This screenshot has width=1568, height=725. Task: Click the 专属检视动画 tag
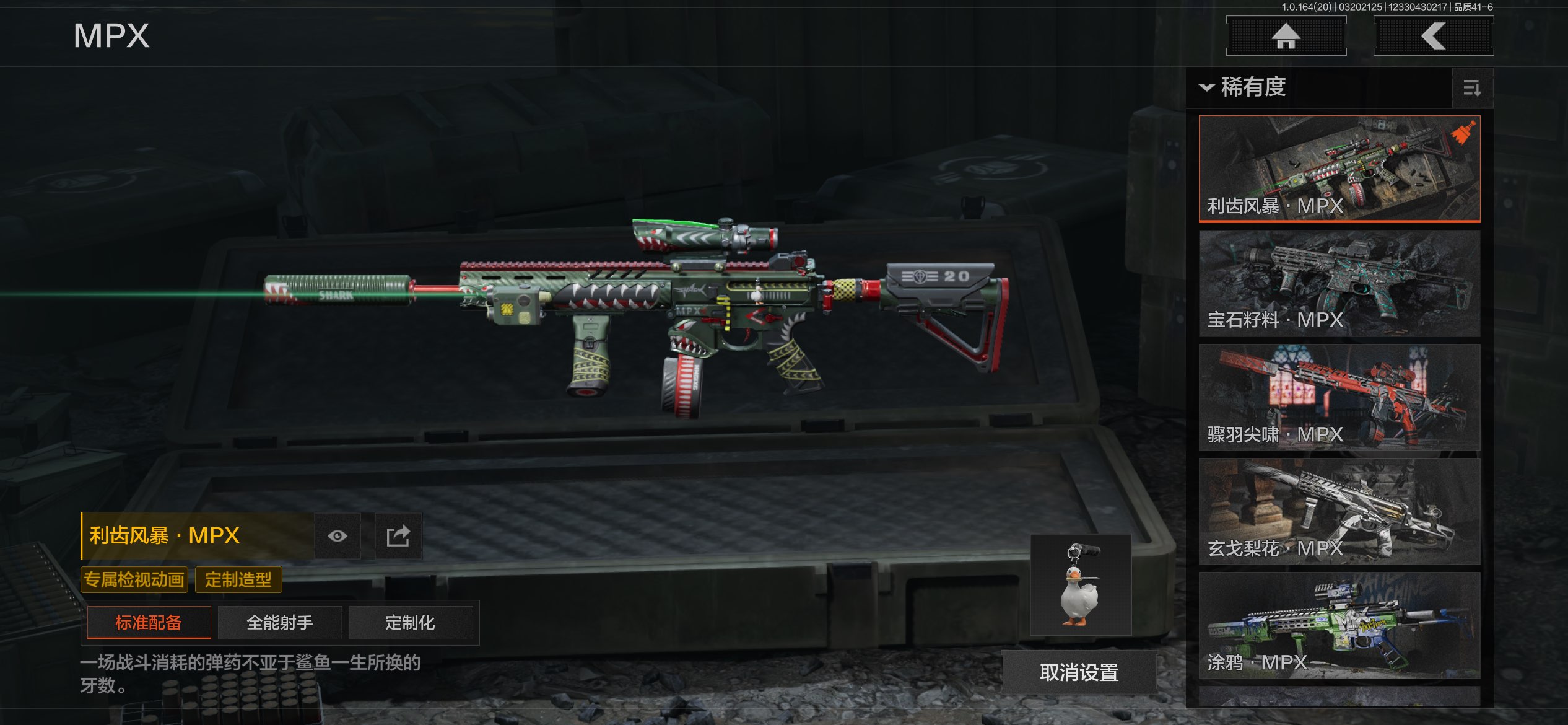(134, 580)
